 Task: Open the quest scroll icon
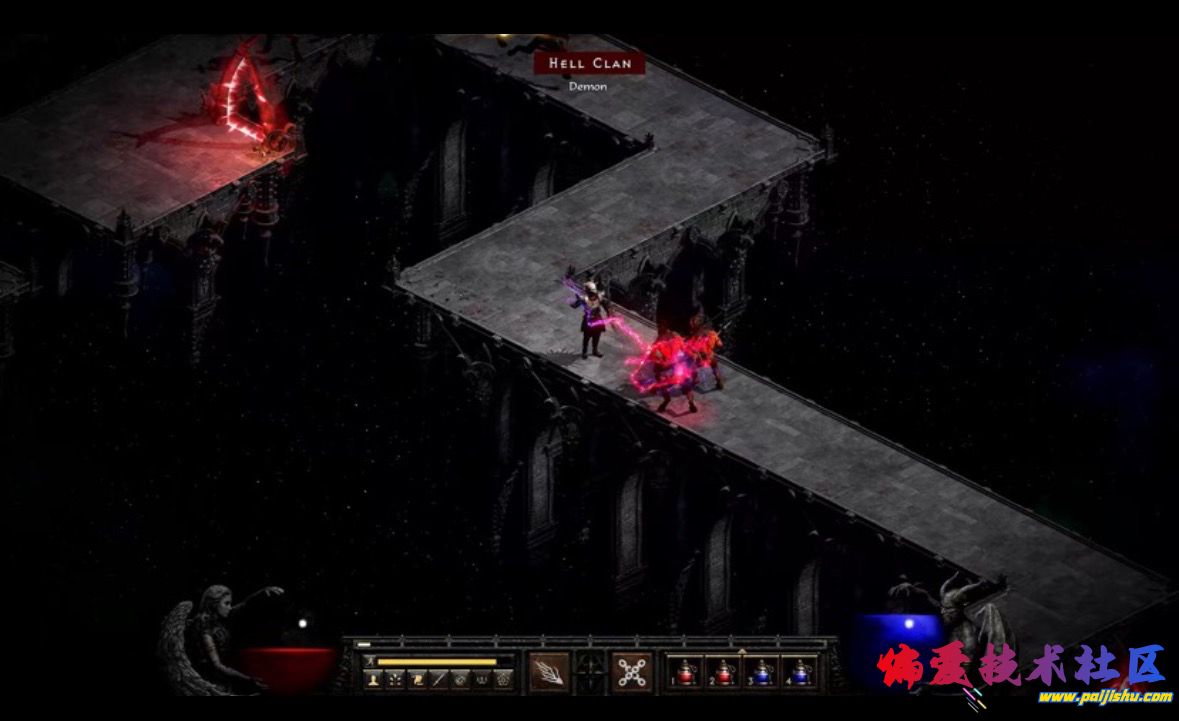[x=416, y=679]
